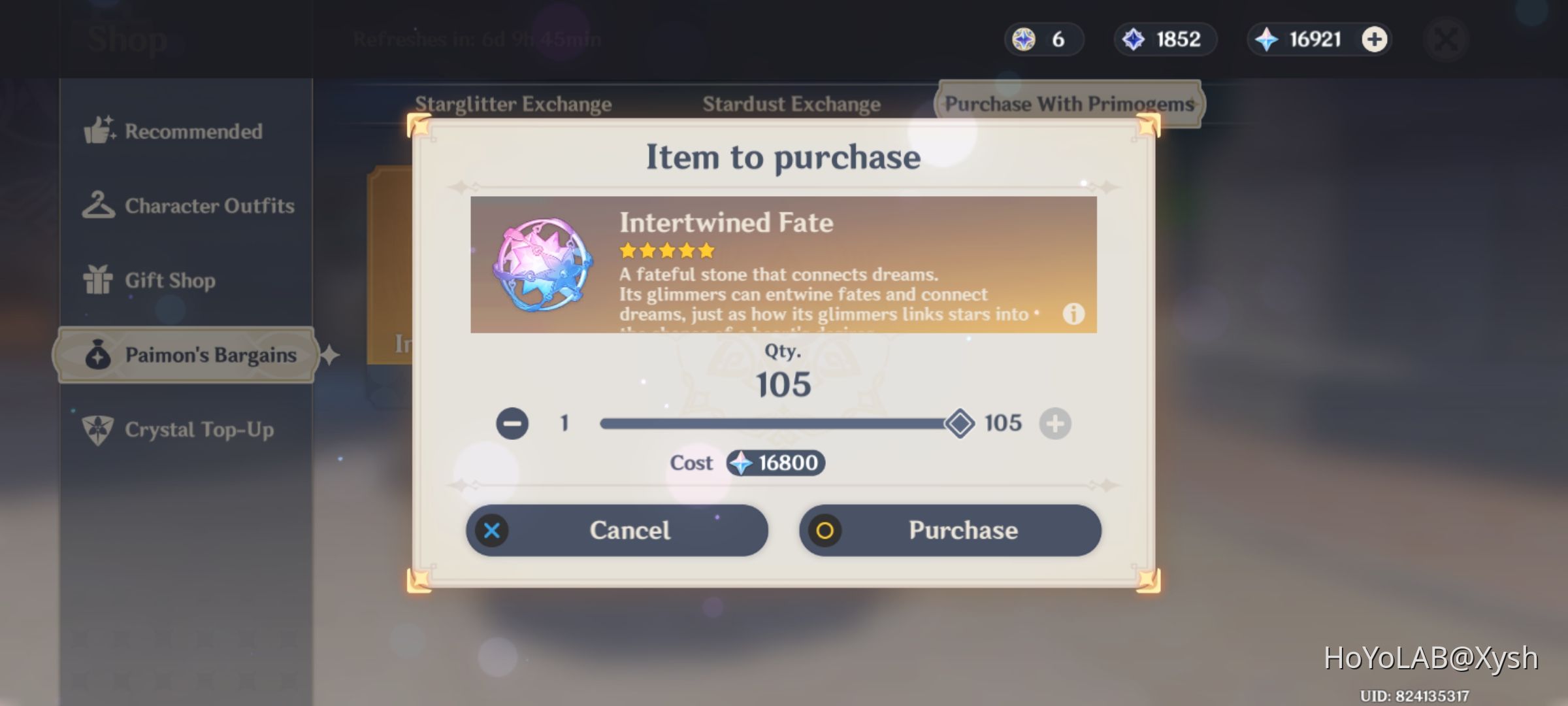
Task: Click the Masterless Starglitter currency icon
Action: (1024, 39)
